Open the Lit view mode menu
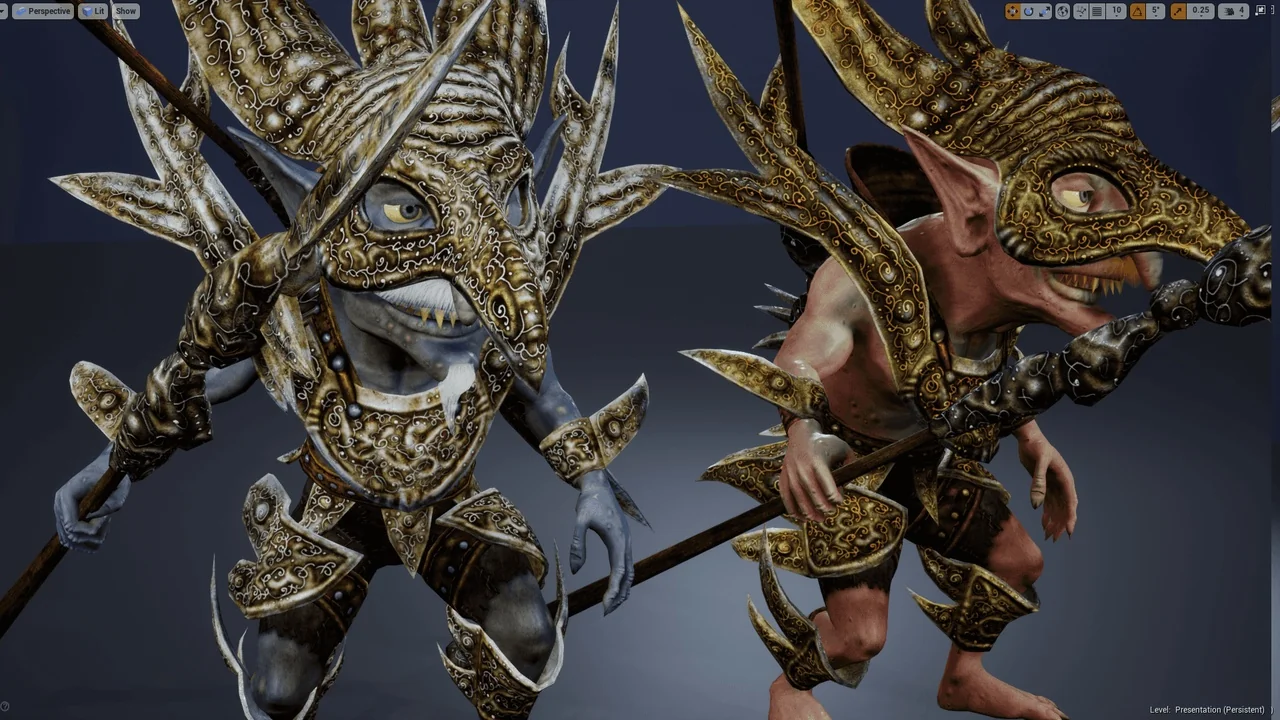Image resolution: width=1280 pixels, height=720 pixels. tap(94, 11)
